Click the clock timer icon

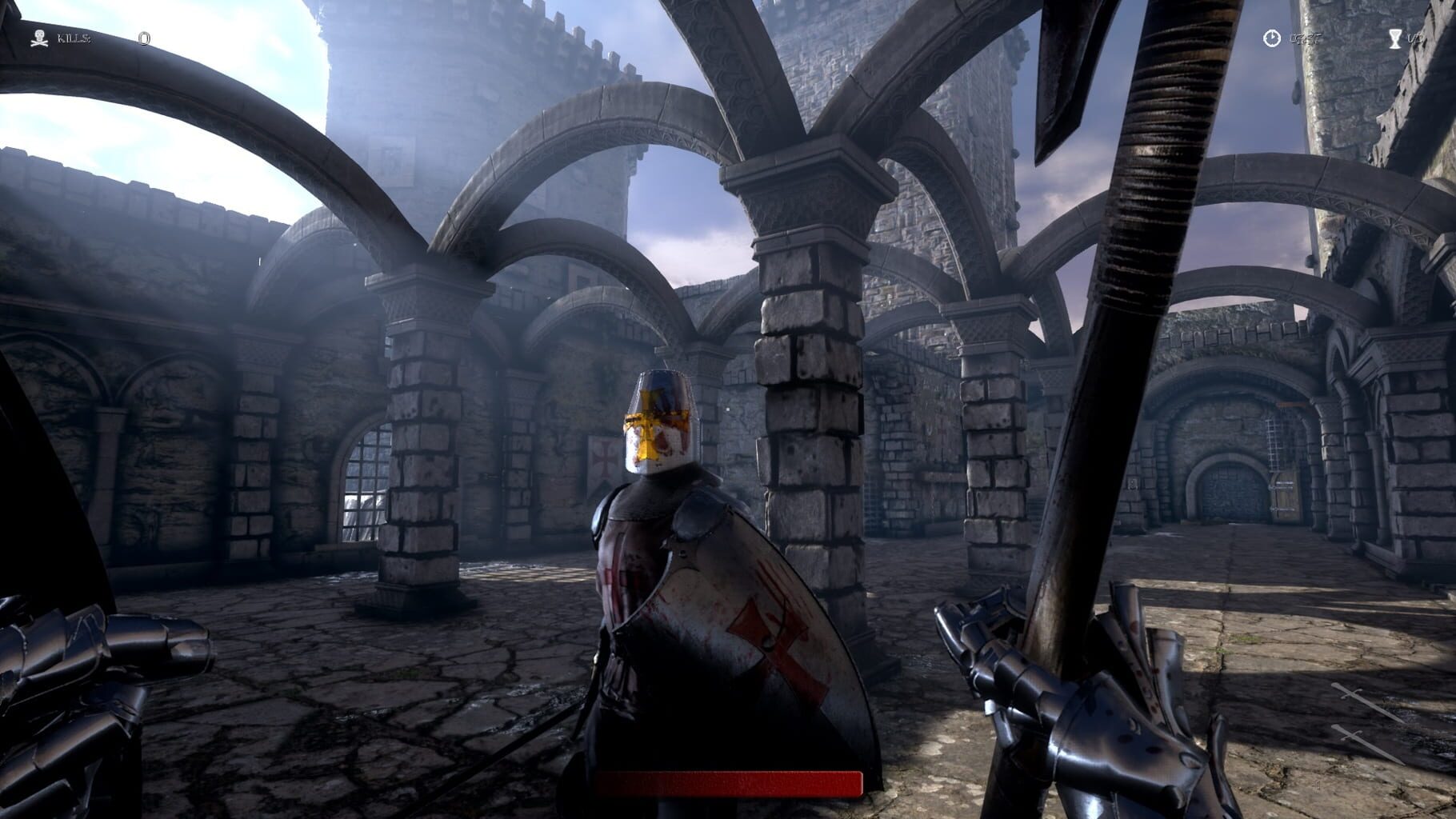1271,38
